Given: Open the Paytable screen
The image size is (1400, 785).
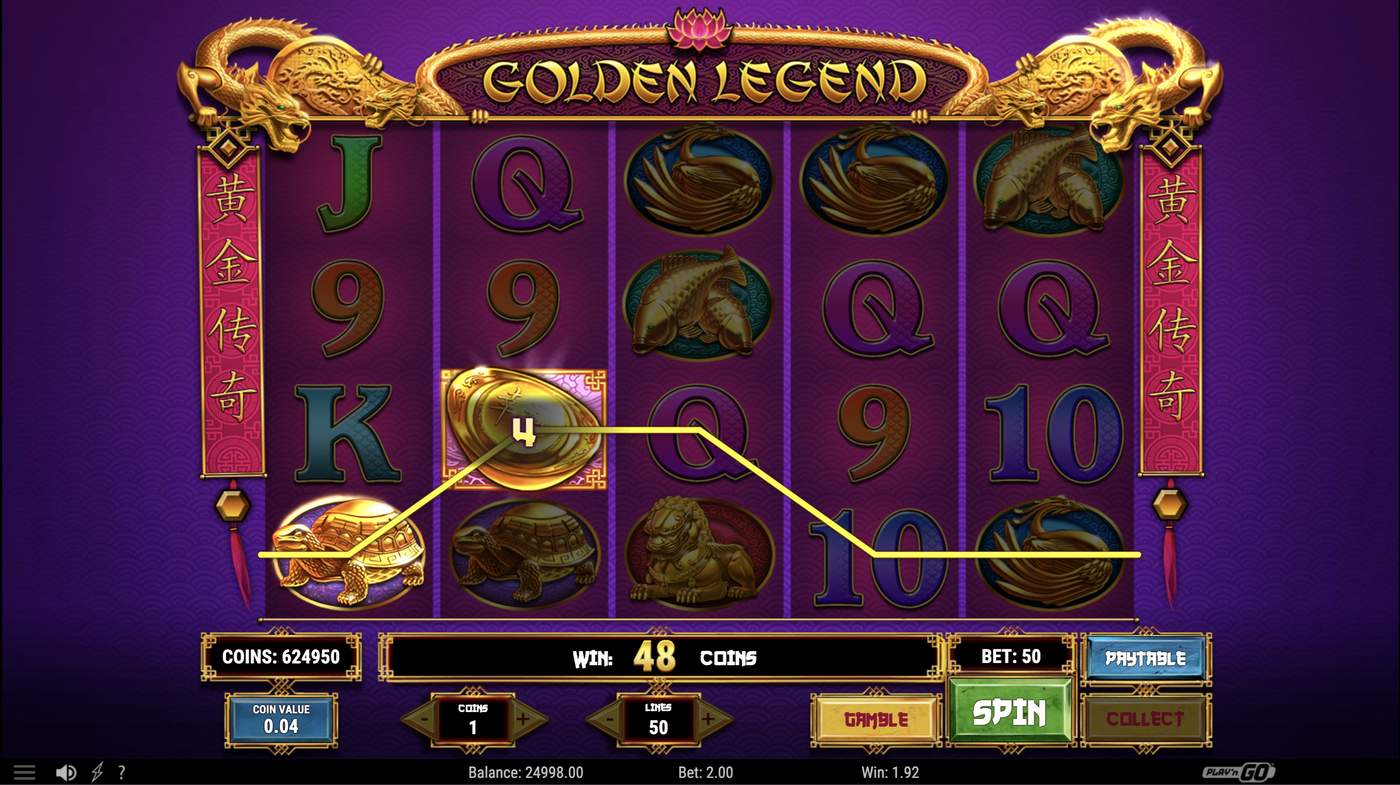Looking at the screenshot, I should tap(1146, 657).
